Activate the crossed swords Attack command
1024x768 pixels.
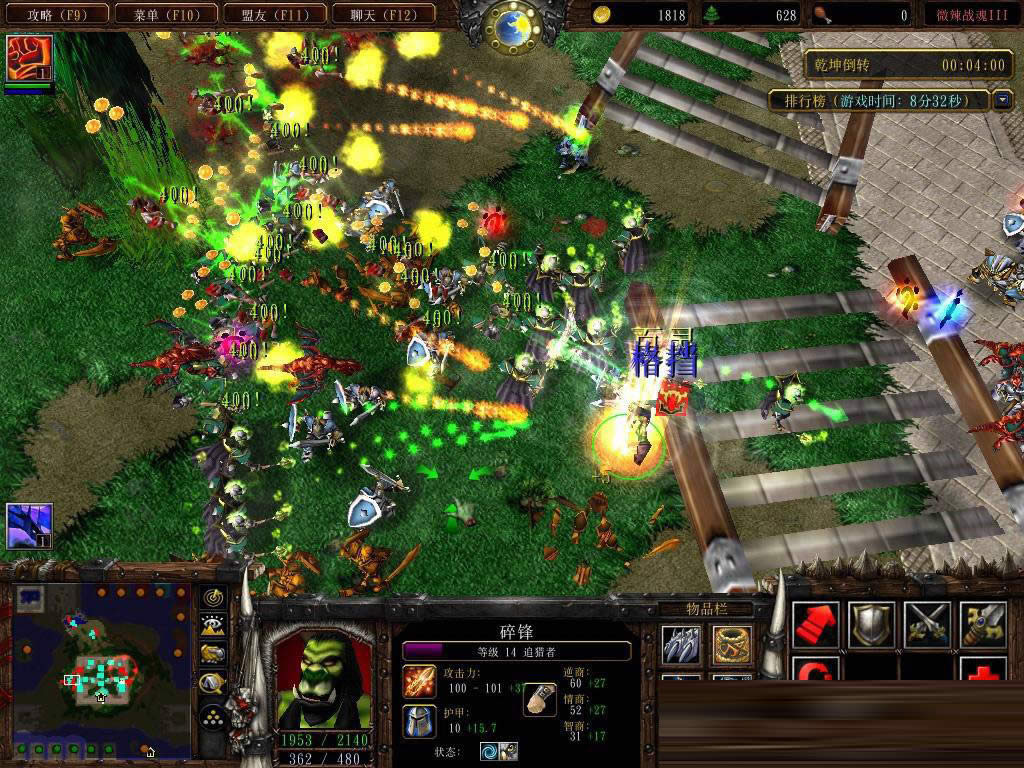click(927, 625)
